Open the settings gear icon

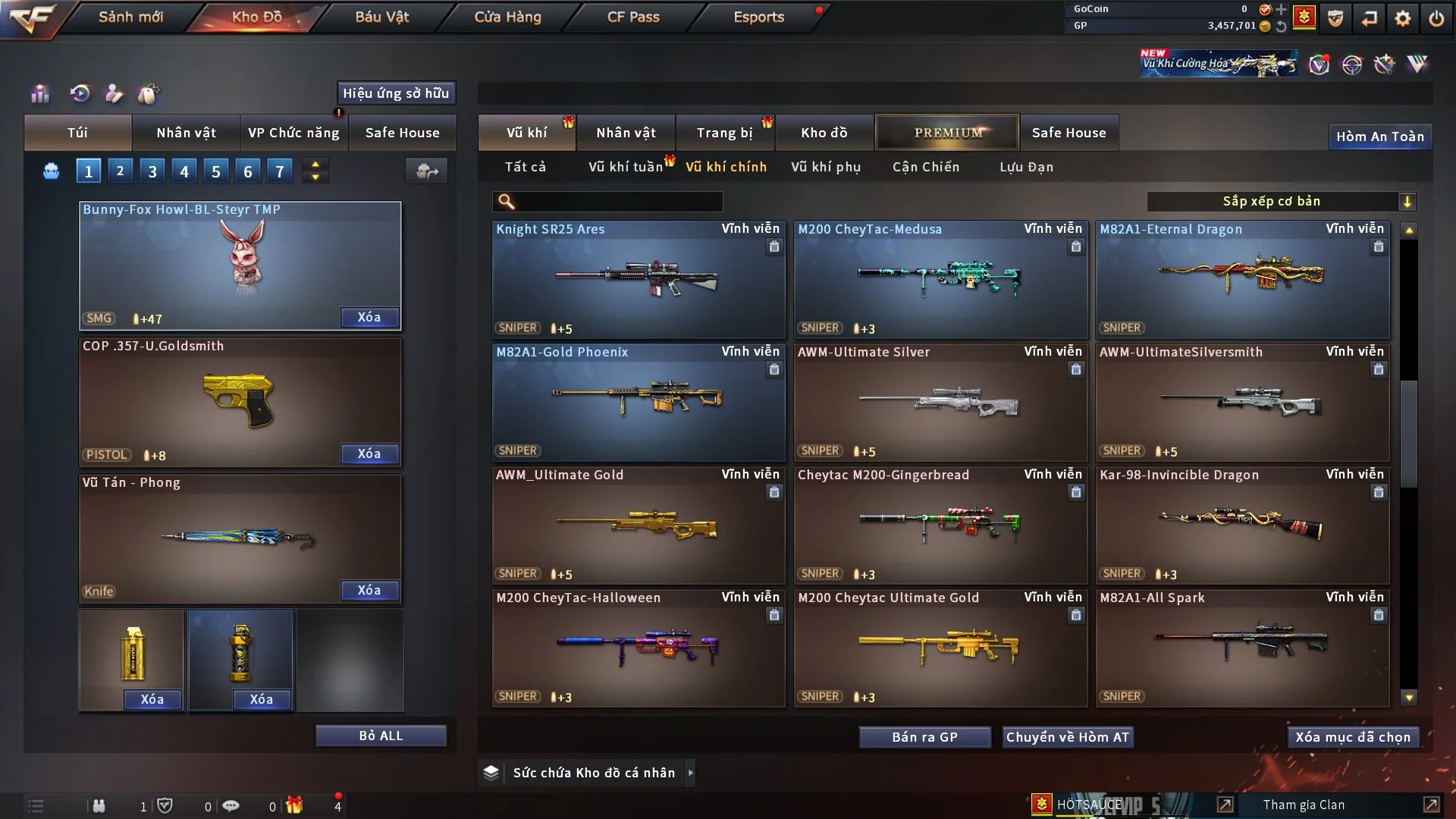point(1402,18)
